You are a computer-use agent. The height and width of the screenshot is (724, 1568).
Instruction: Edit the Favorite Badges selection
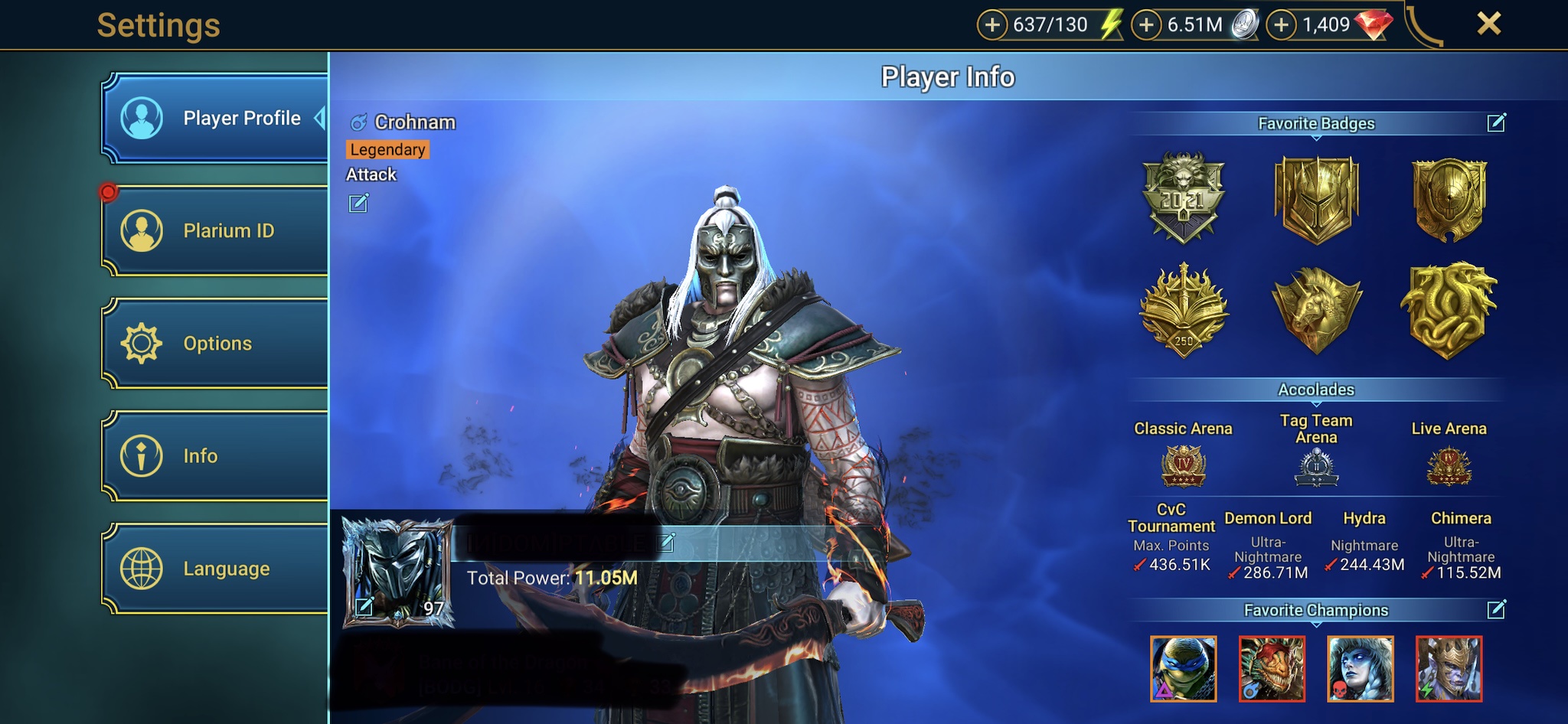tap(1496, 122)
